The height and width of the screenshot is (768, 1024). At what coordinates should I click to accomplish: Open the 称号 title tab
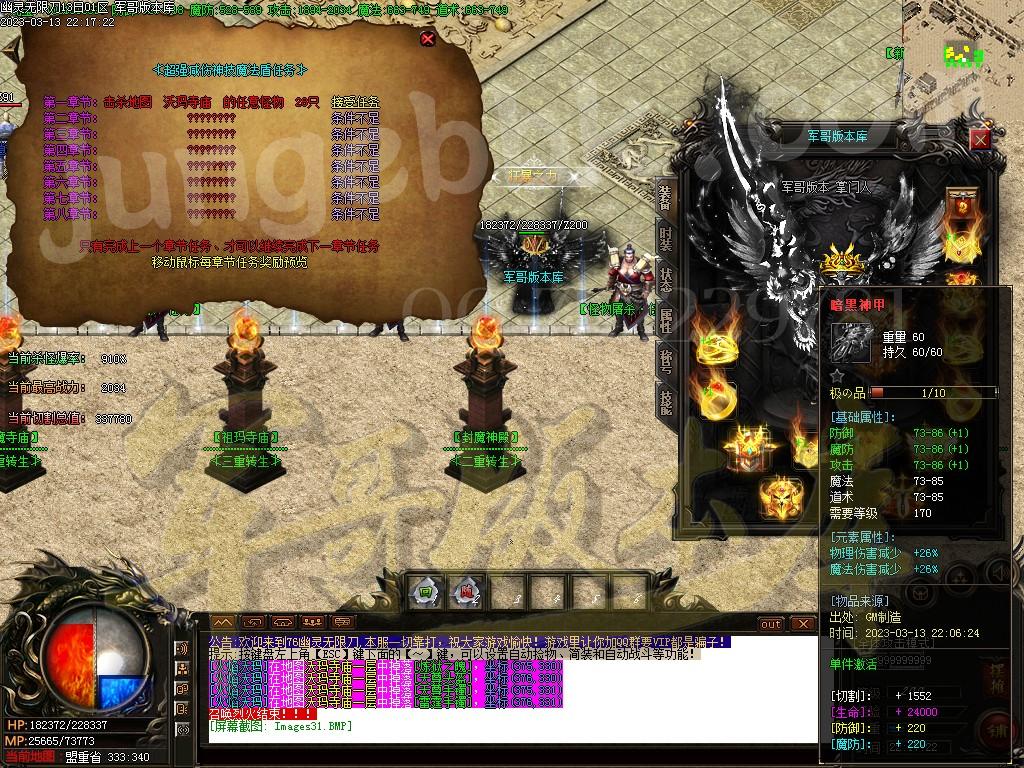pos(665,360)
